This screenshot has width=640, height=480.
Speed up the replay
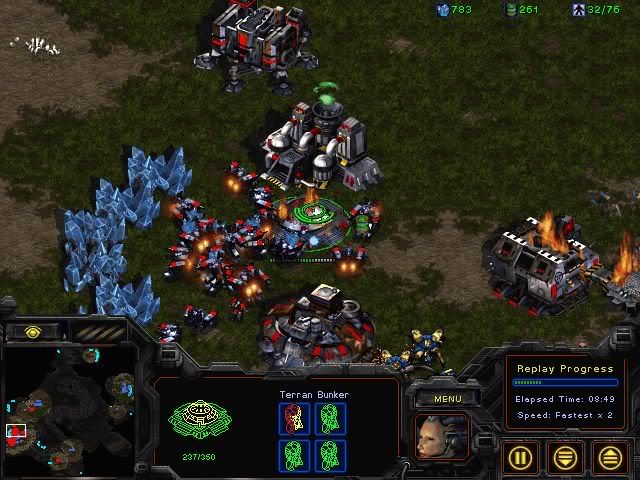pyautogui.click(x=608, y=458)
